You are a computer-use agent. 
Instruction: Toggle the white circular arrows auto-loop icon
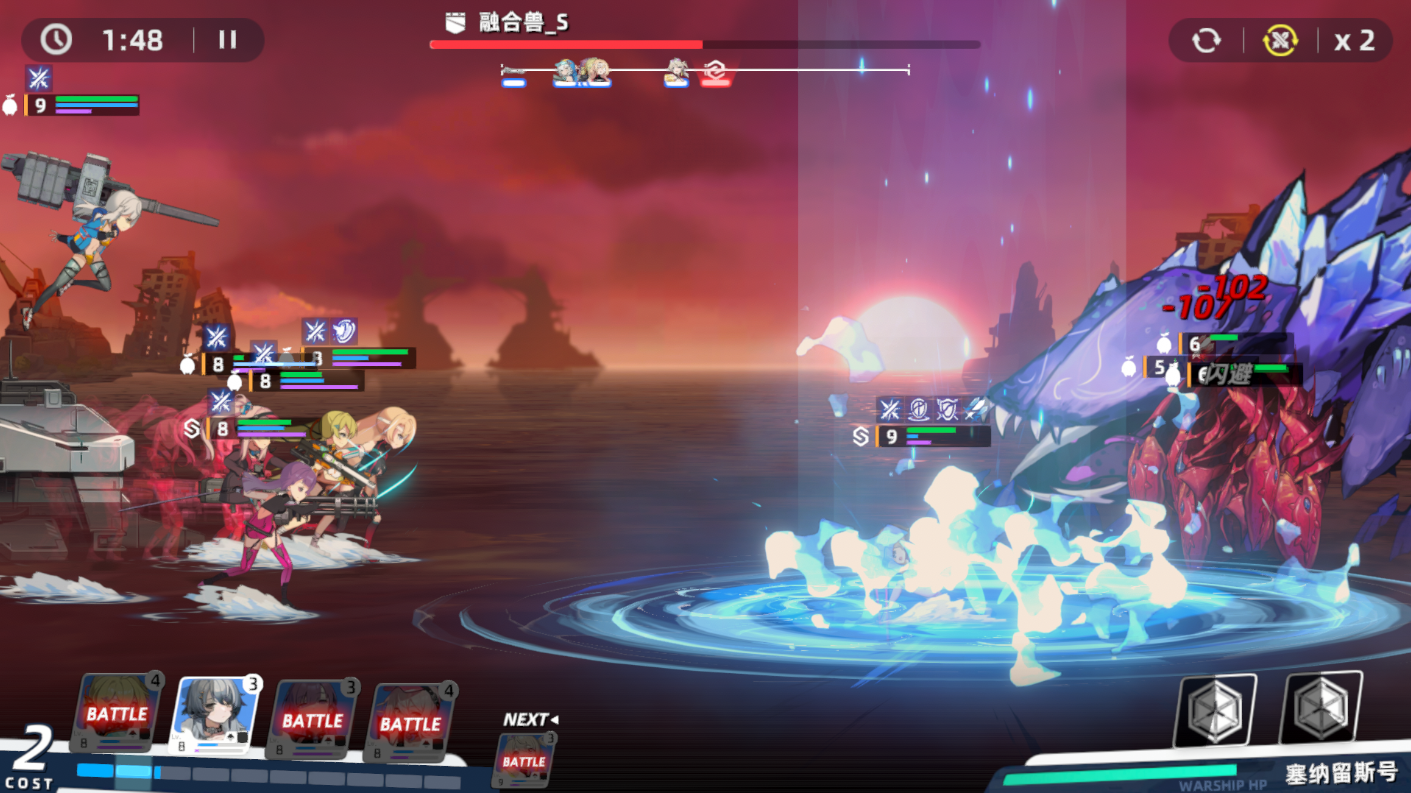(x=1206, y=41)
